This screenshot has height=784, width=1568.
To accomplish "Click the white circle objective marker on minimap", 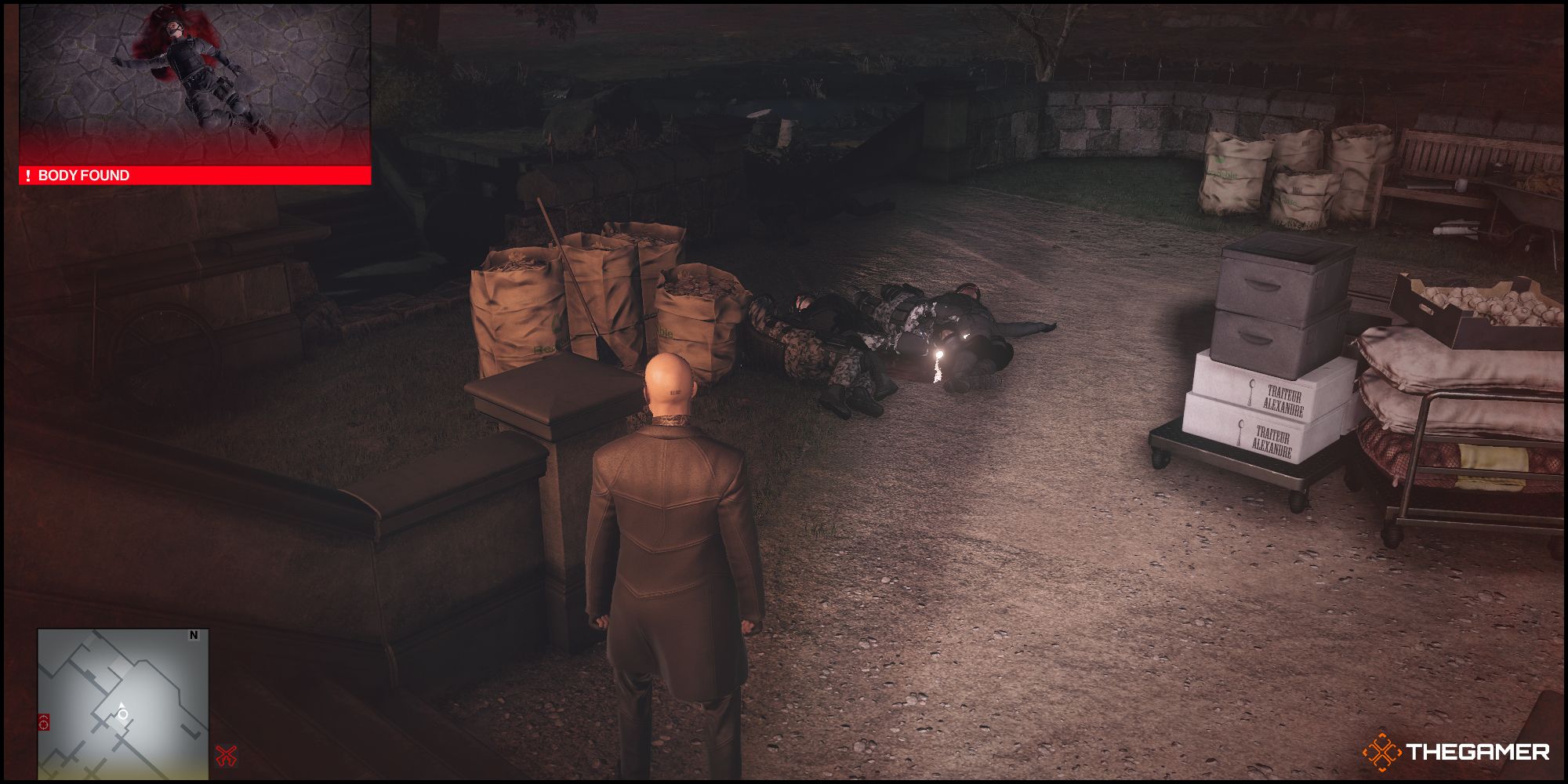I will point(122,714).
